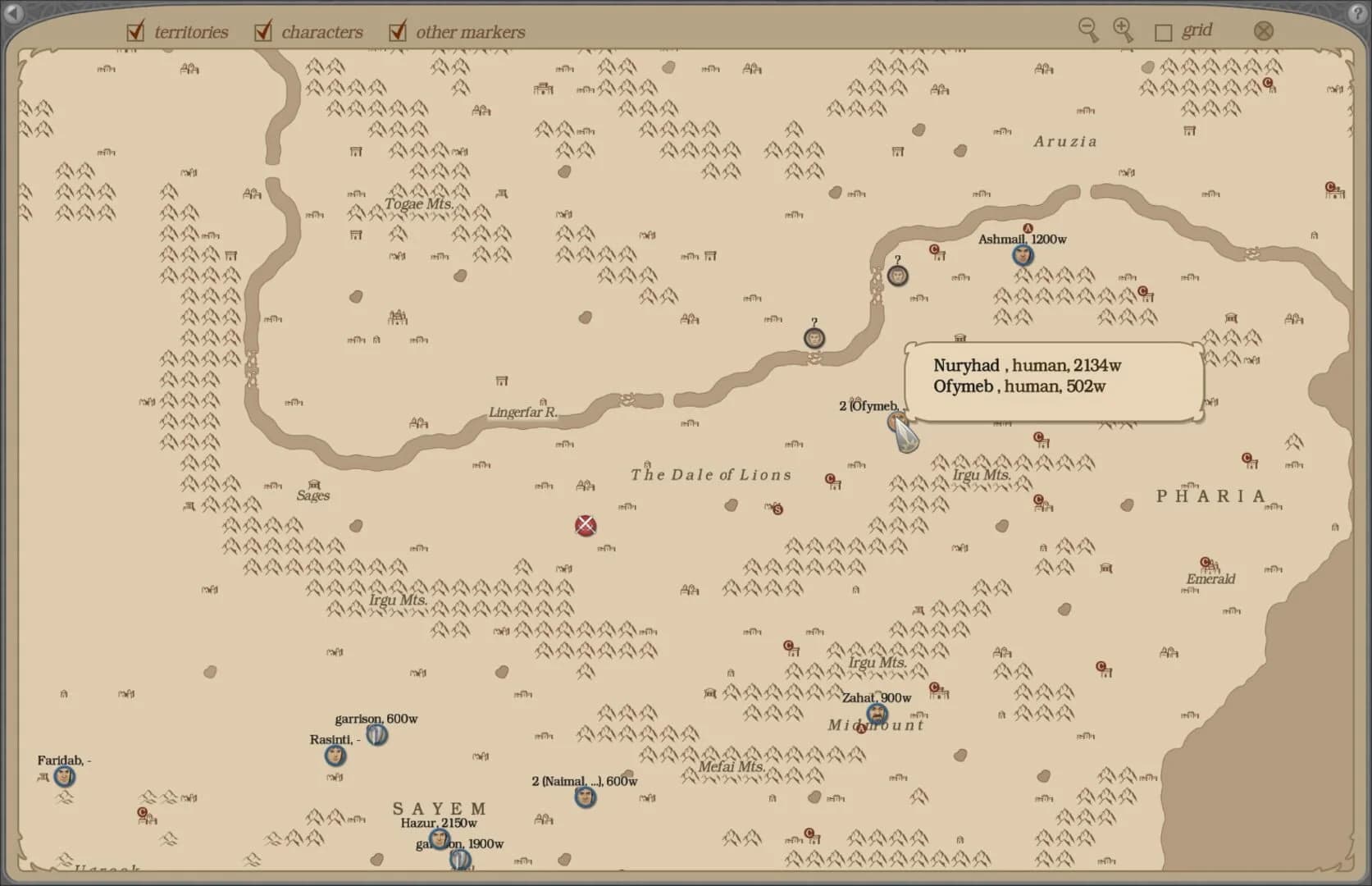The height and width of the screenshot is (886, 1372).
Task: Click the garrison, 600w shield marker
Action: (376, 736)
